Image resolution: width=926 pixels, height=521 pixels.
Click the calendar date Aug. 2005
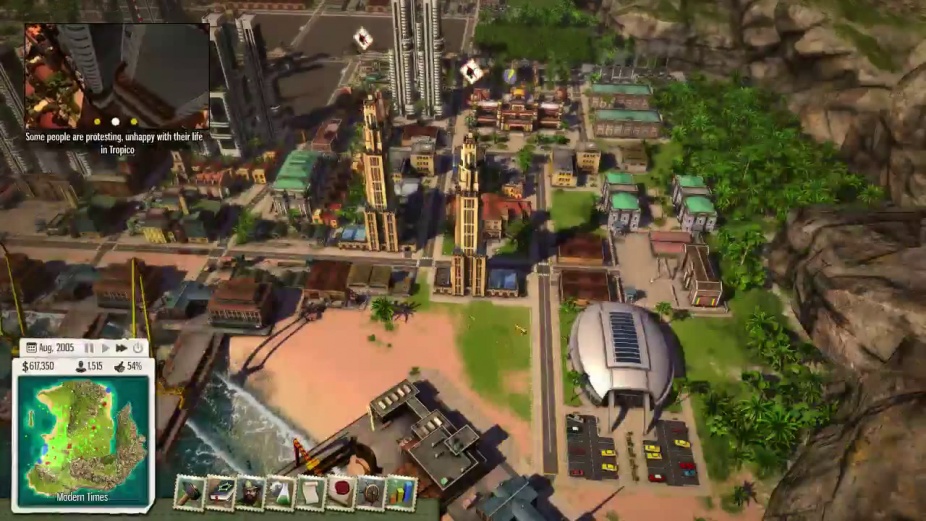point(52,348)
